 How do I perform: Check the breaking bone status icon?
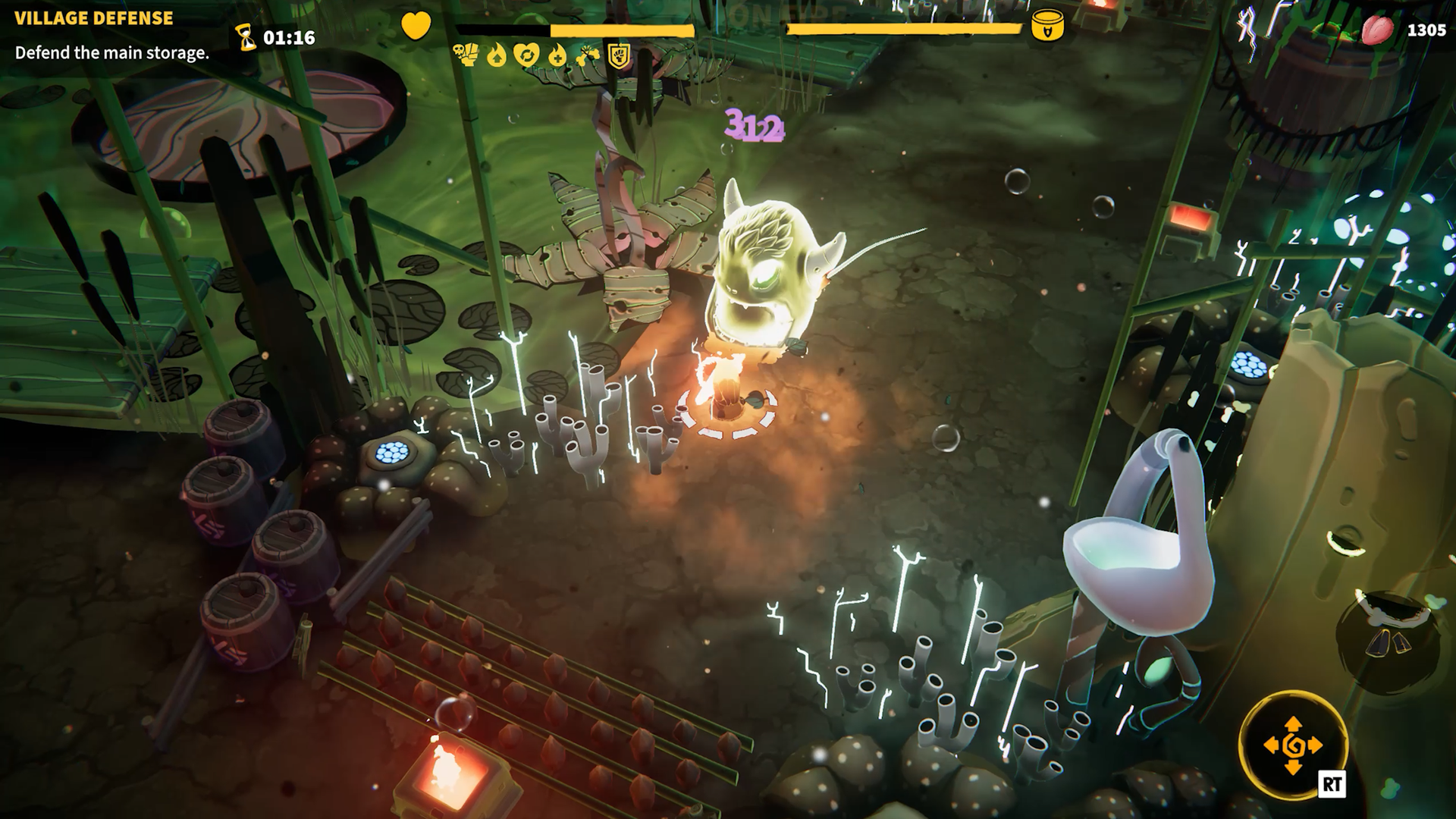point(588,55)
